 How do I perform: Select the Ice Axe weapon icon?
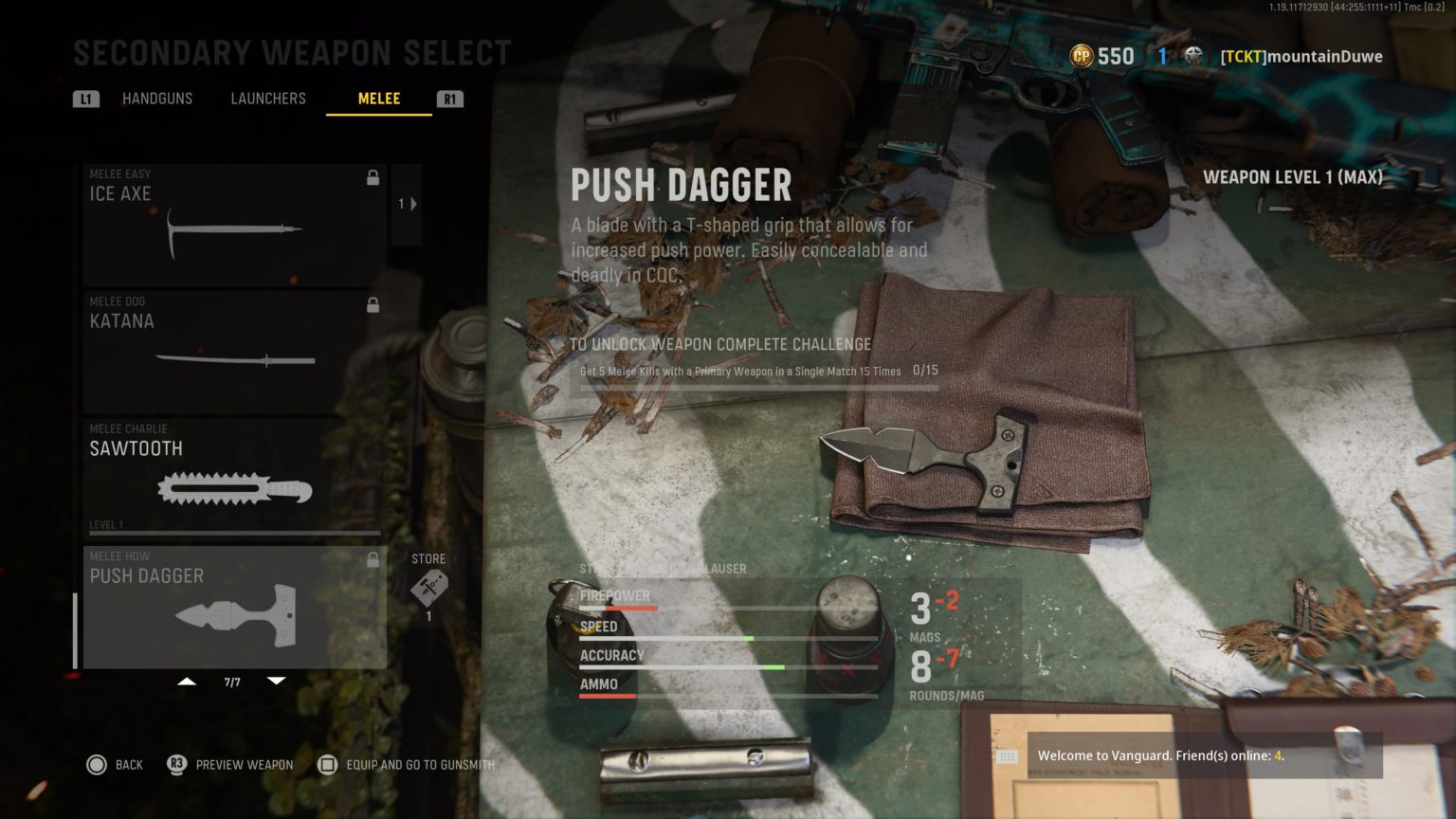234,232
